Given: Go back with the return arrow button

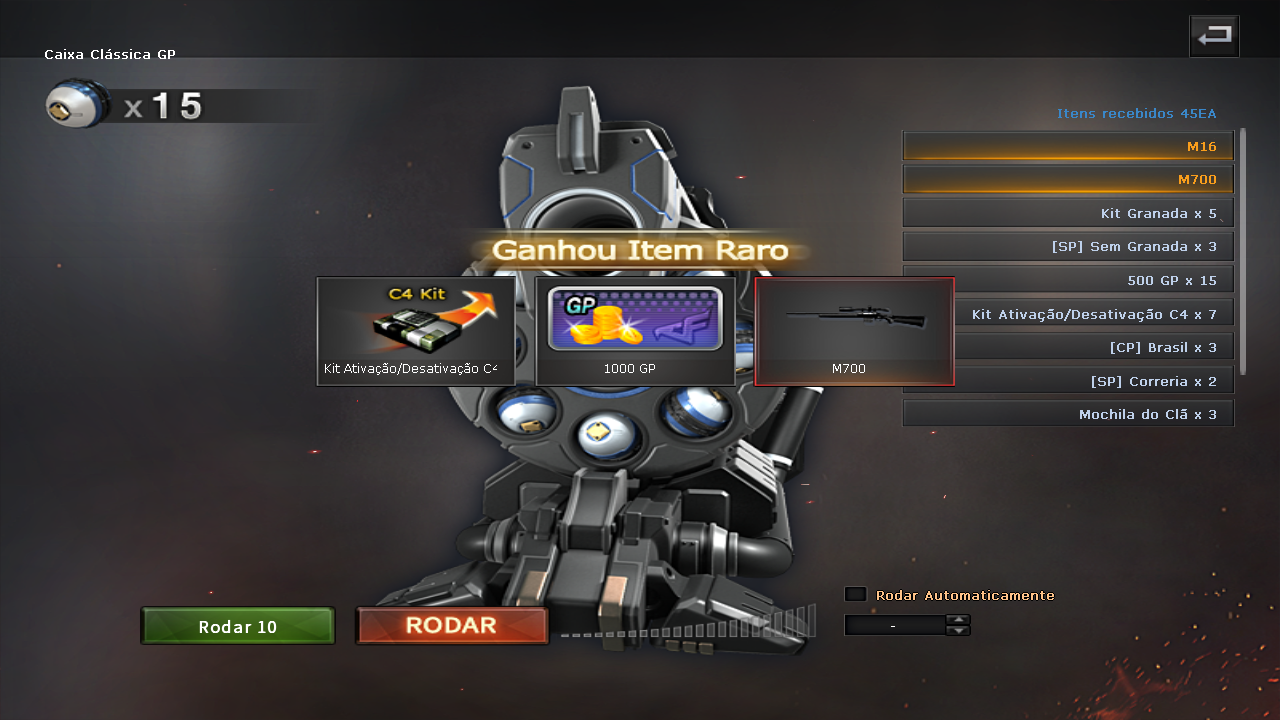Looking at the screenshot, I should click(x=1214, y=37).
